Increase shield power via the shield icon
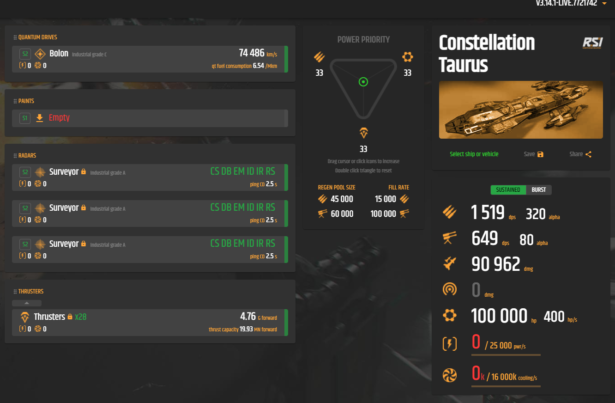 (407, 57)
